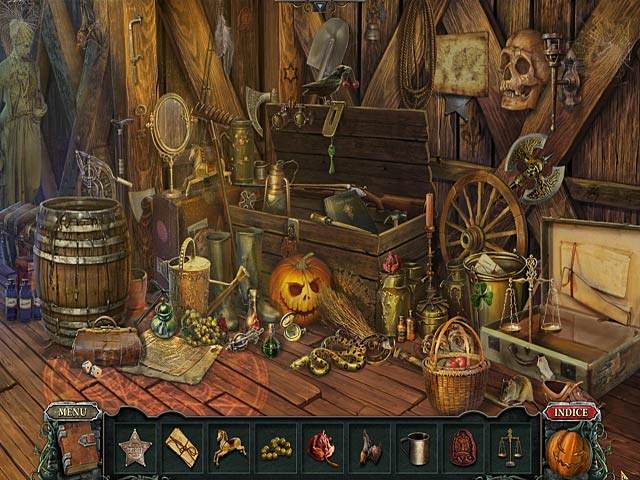Pick the red rose item slot

pos(322,447)
